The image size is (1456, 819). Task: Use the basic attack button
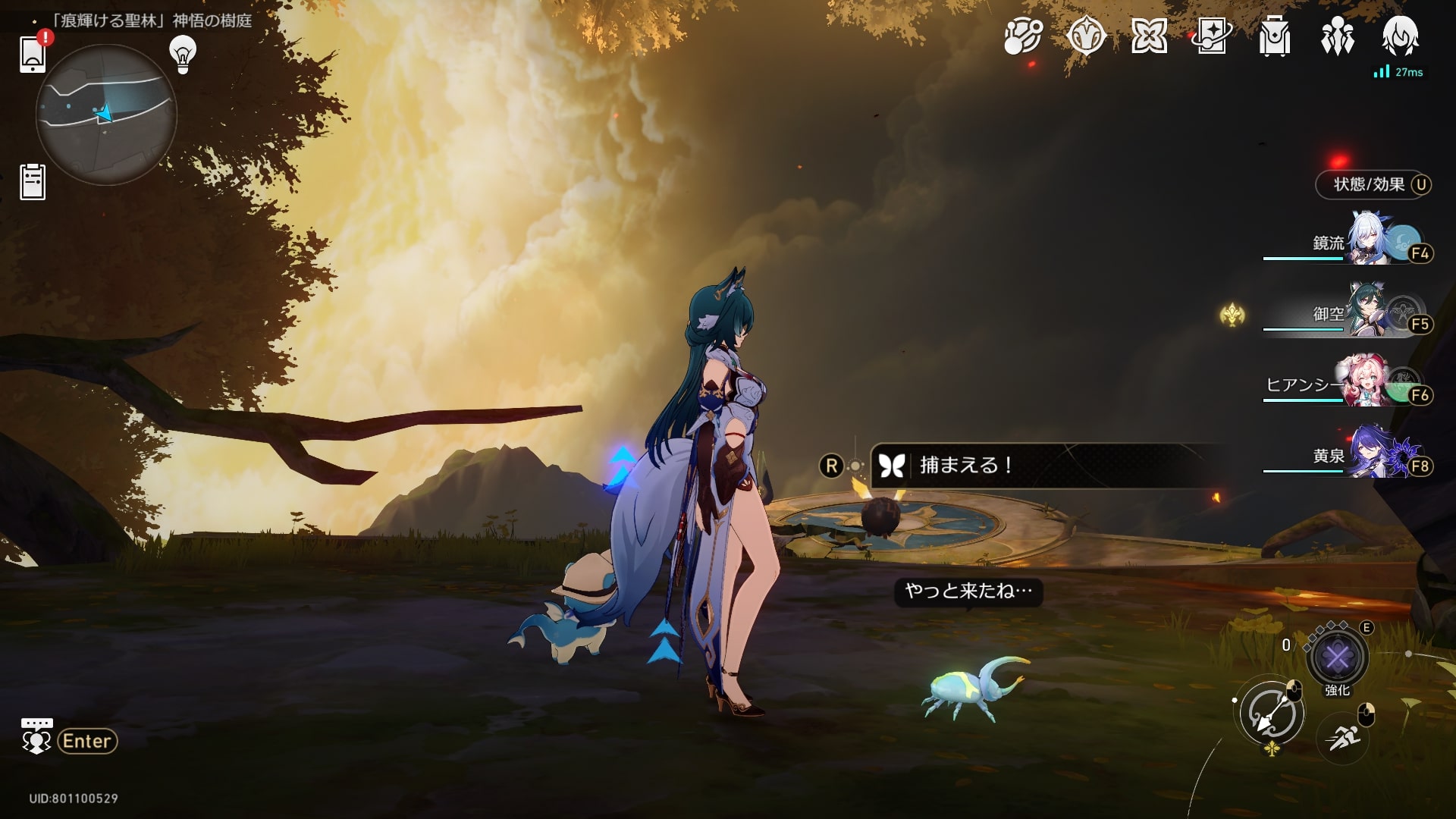(1272, 714)
